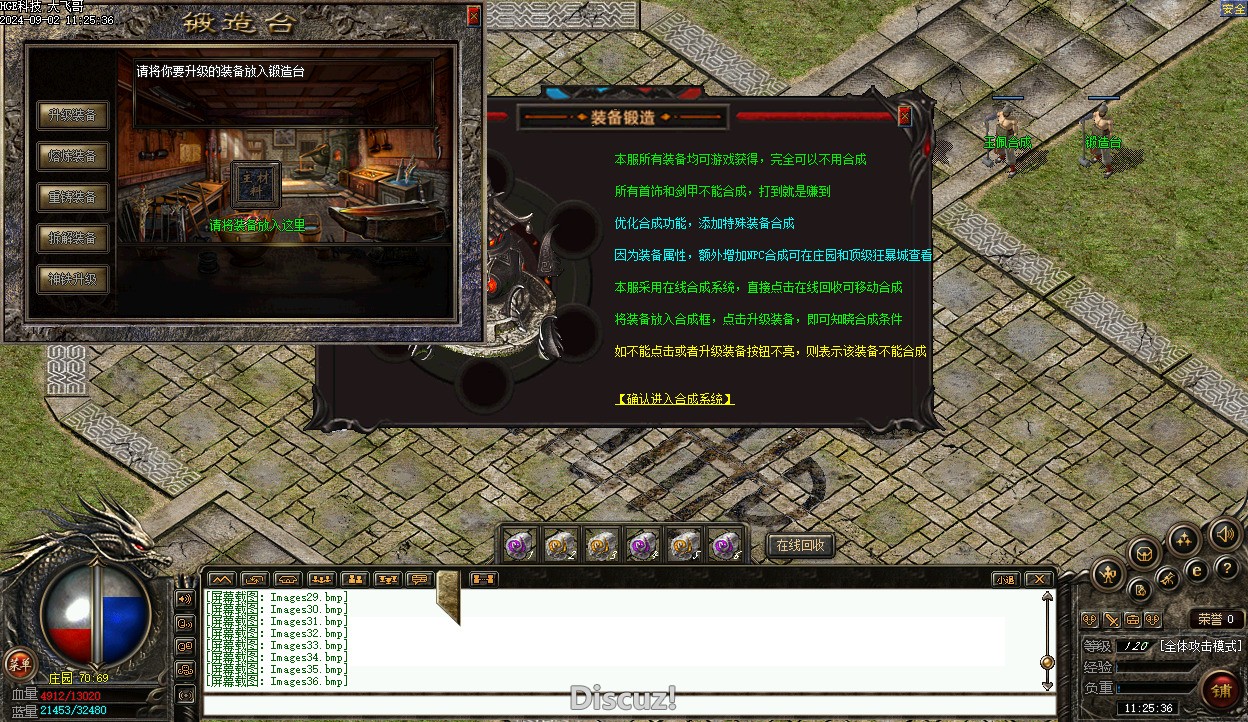Close the 装备锻造 dialog

(x=905, y=116)
